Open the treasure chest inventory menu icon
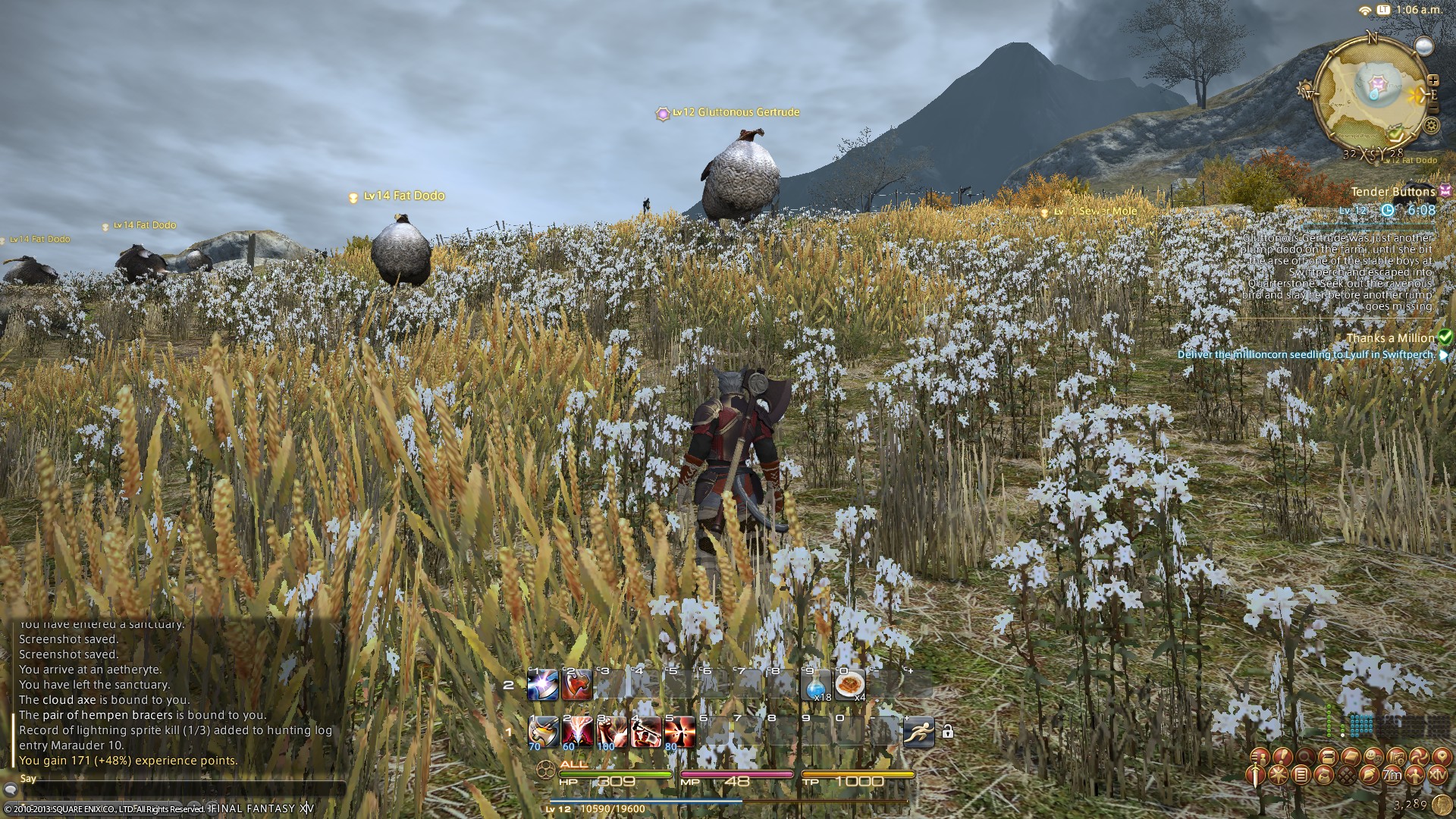 coord(1327,757)
